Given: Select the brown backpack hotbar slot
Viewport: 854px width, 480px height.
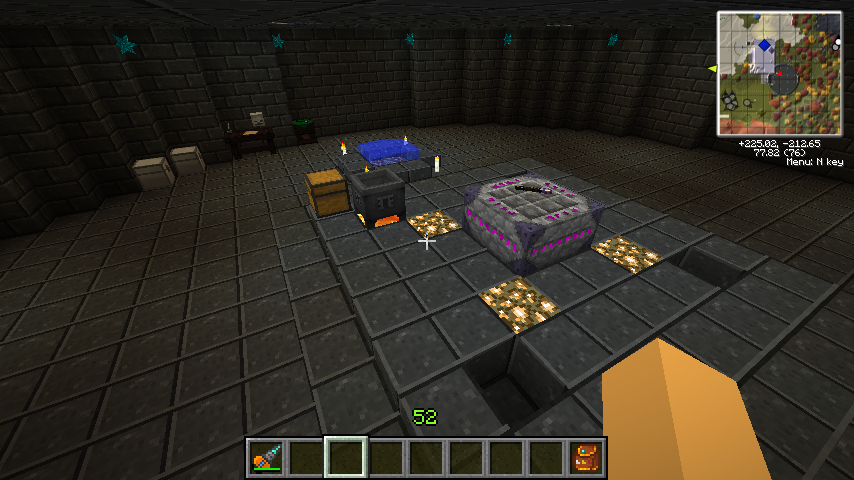Looking at the screenshot, I should pyautogui.click(x=586, y=457).
